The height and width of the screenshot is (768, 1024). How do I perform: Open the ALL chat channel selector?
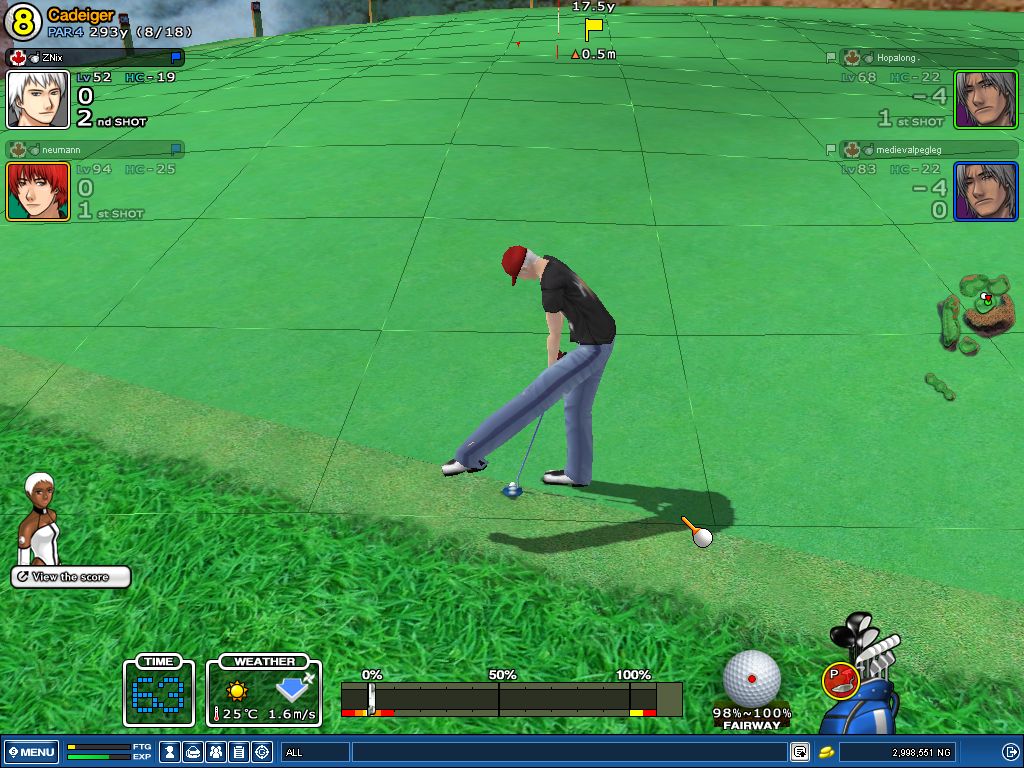[x=315, y=751]
